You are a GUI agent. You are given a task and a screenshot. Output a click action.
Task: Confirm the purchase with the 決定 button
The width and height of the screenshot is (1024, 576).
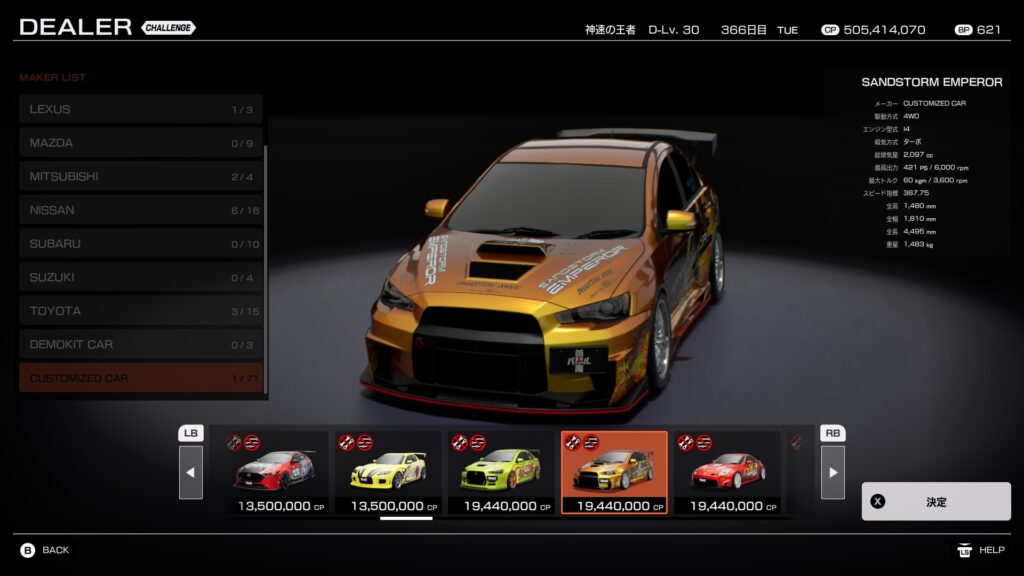[936, 502]
